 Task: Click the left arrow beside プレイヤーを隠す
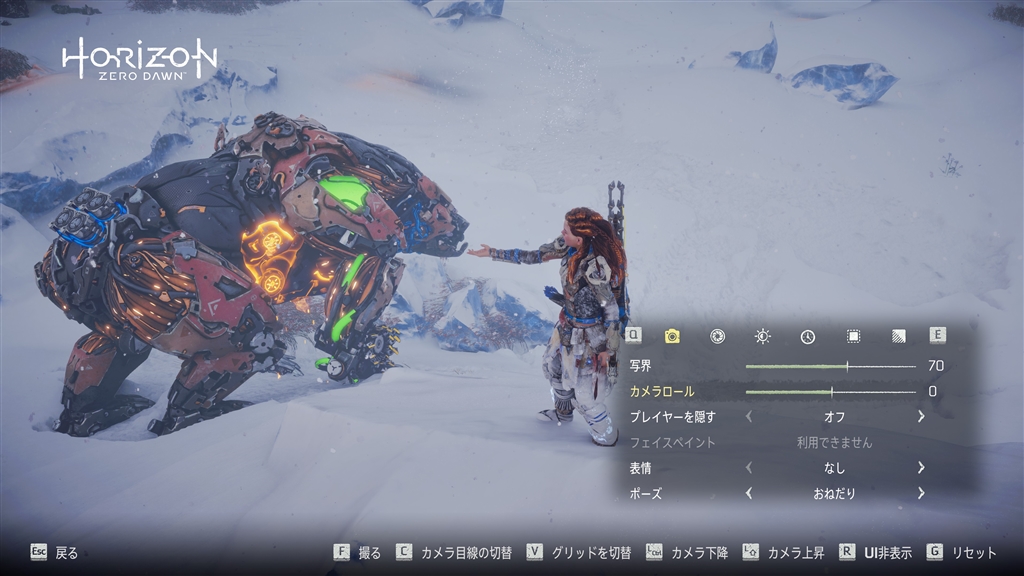[x=749, y=416]
